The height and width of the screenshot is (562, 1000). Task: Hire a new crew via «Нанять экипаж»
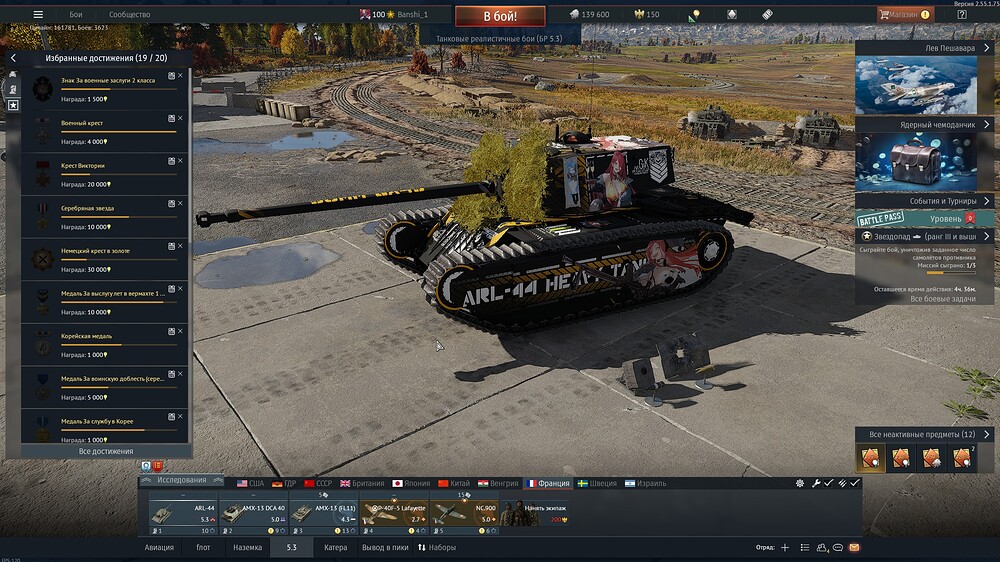point(533,513)
